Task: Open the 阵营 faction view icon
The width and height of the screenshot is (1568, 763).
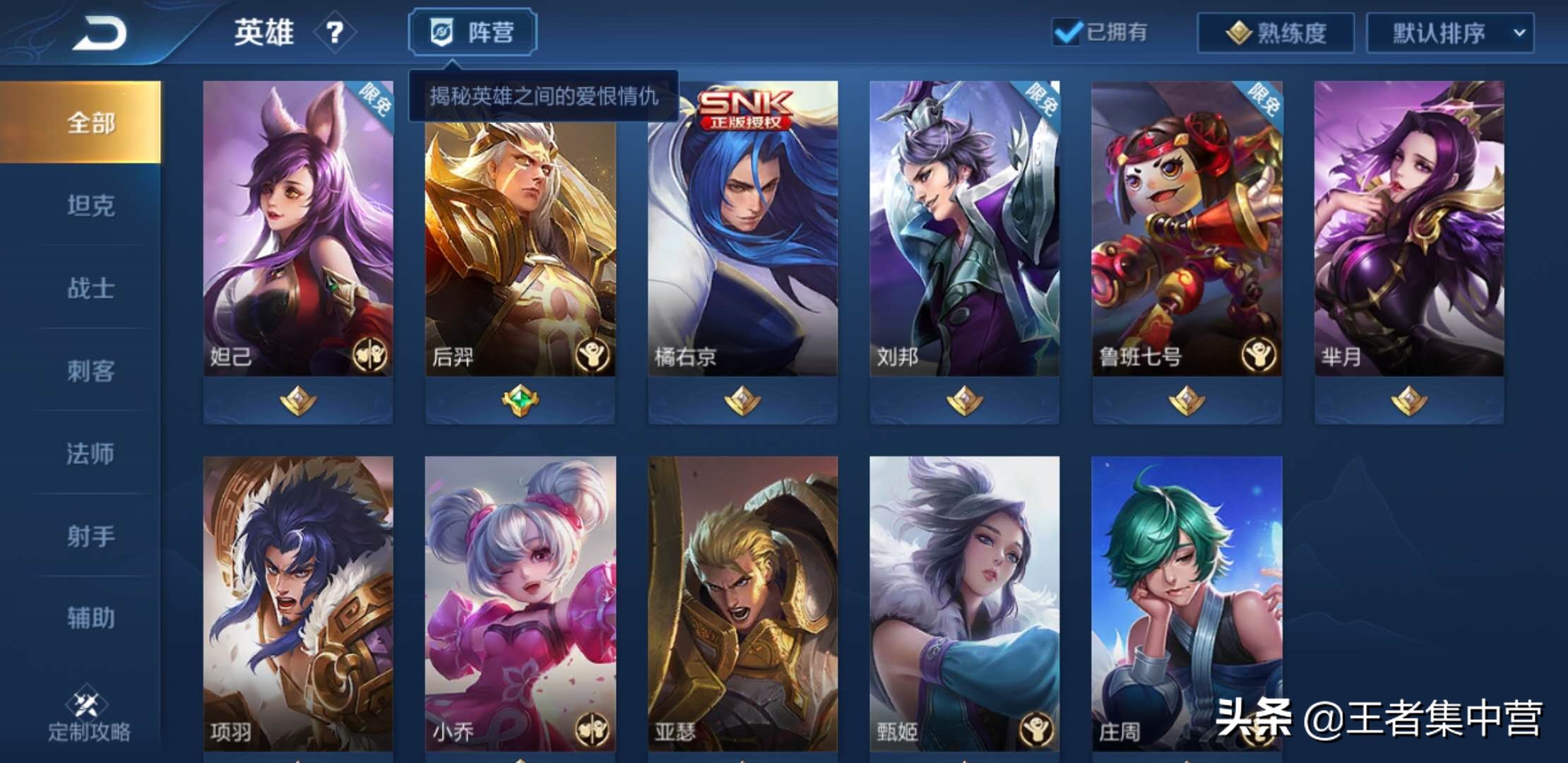Action: (x=441, y=31)
